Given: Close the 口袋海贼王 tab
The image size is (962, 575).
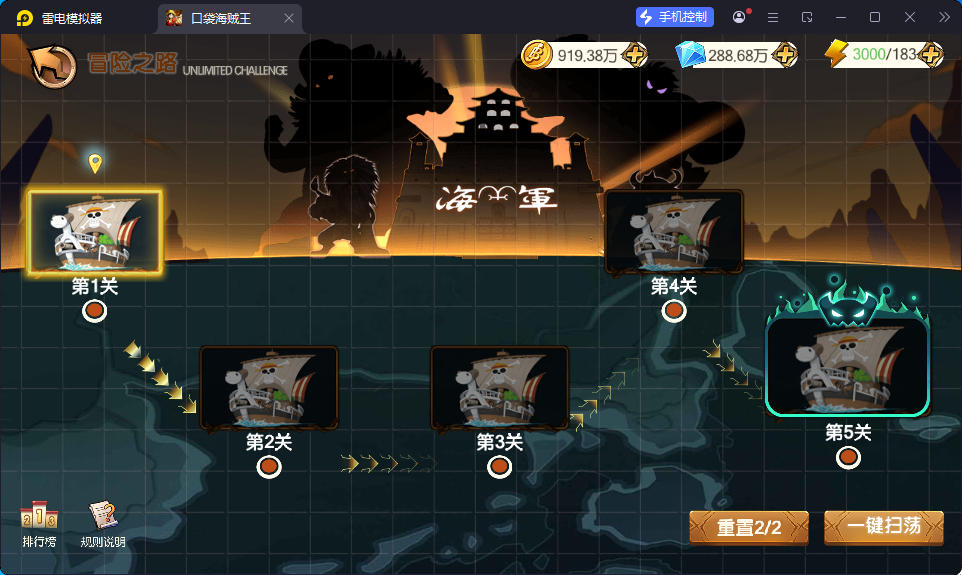Looking at the screenshot, I should point(289,18).
